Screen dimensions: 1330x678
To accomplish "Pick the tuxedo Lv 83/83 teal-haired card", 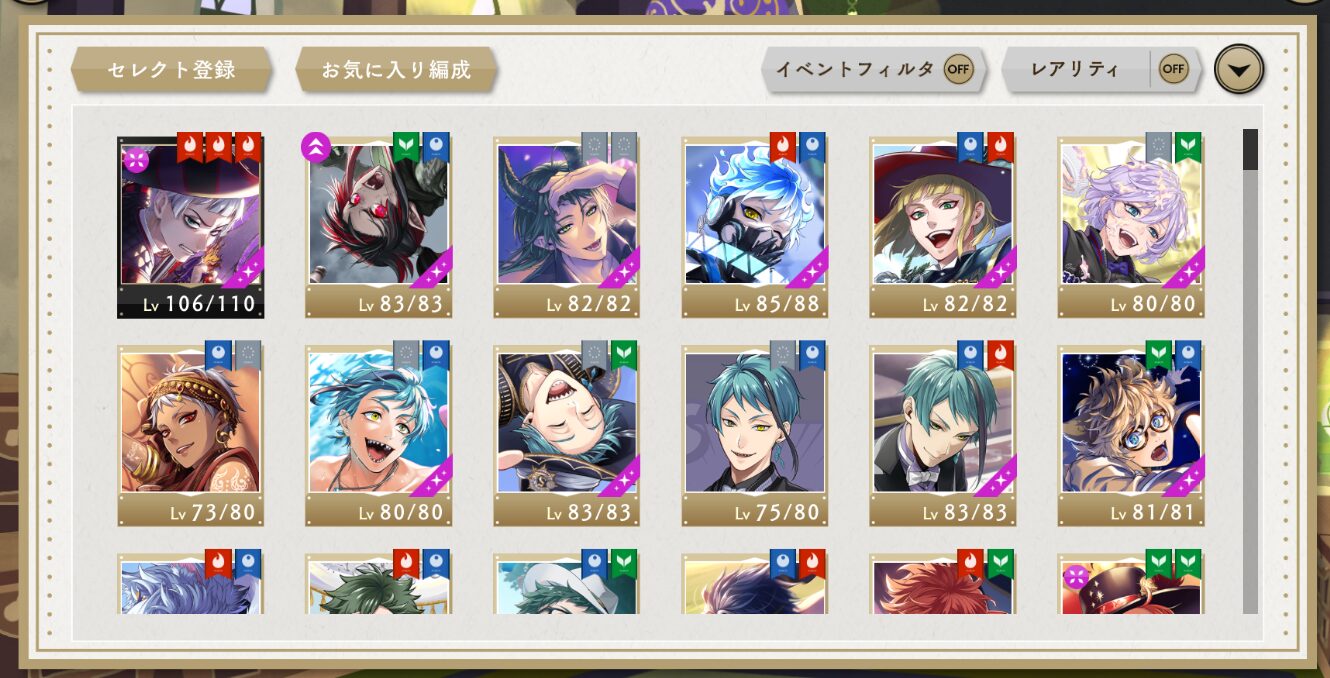I will [942, 434].
